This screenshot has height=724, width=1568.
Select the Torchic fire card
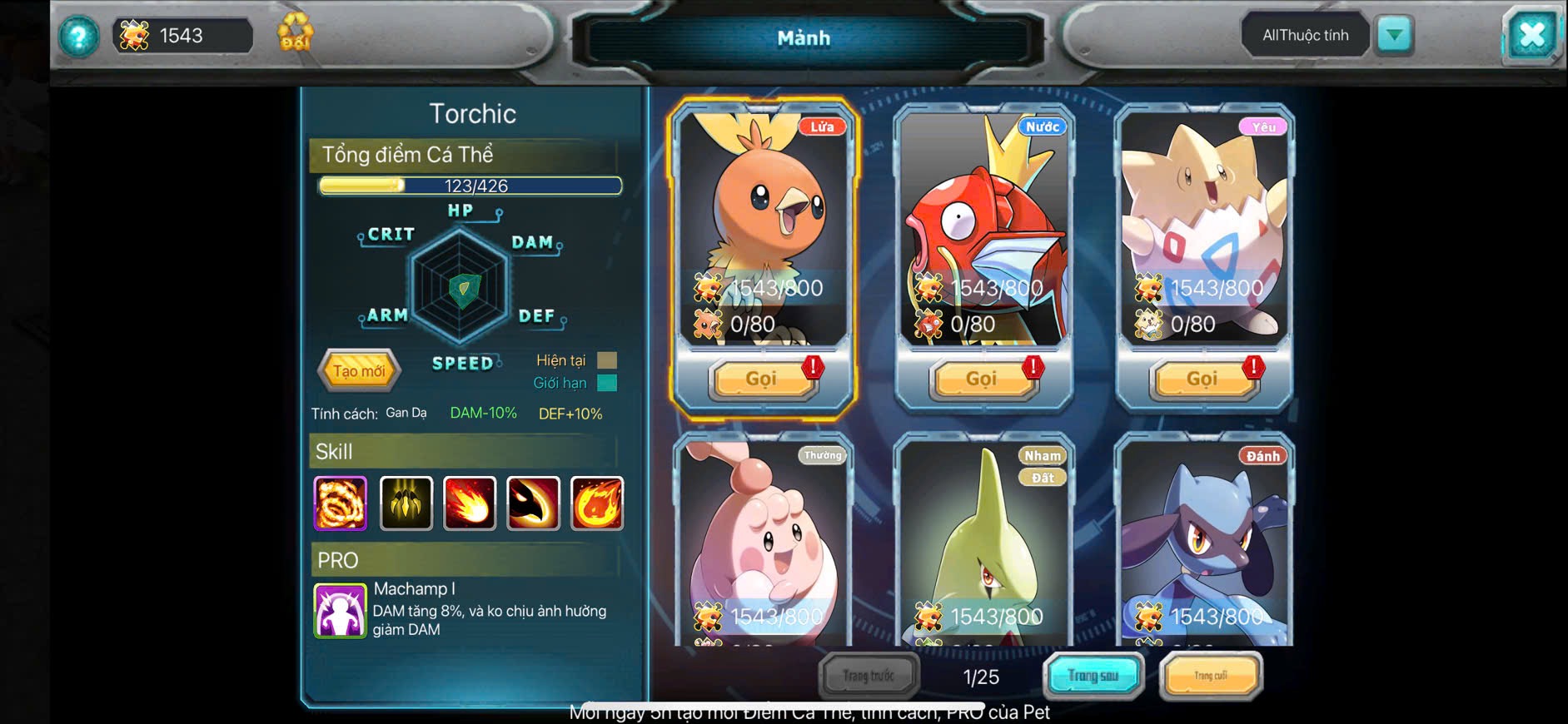(x=762, y=225)
